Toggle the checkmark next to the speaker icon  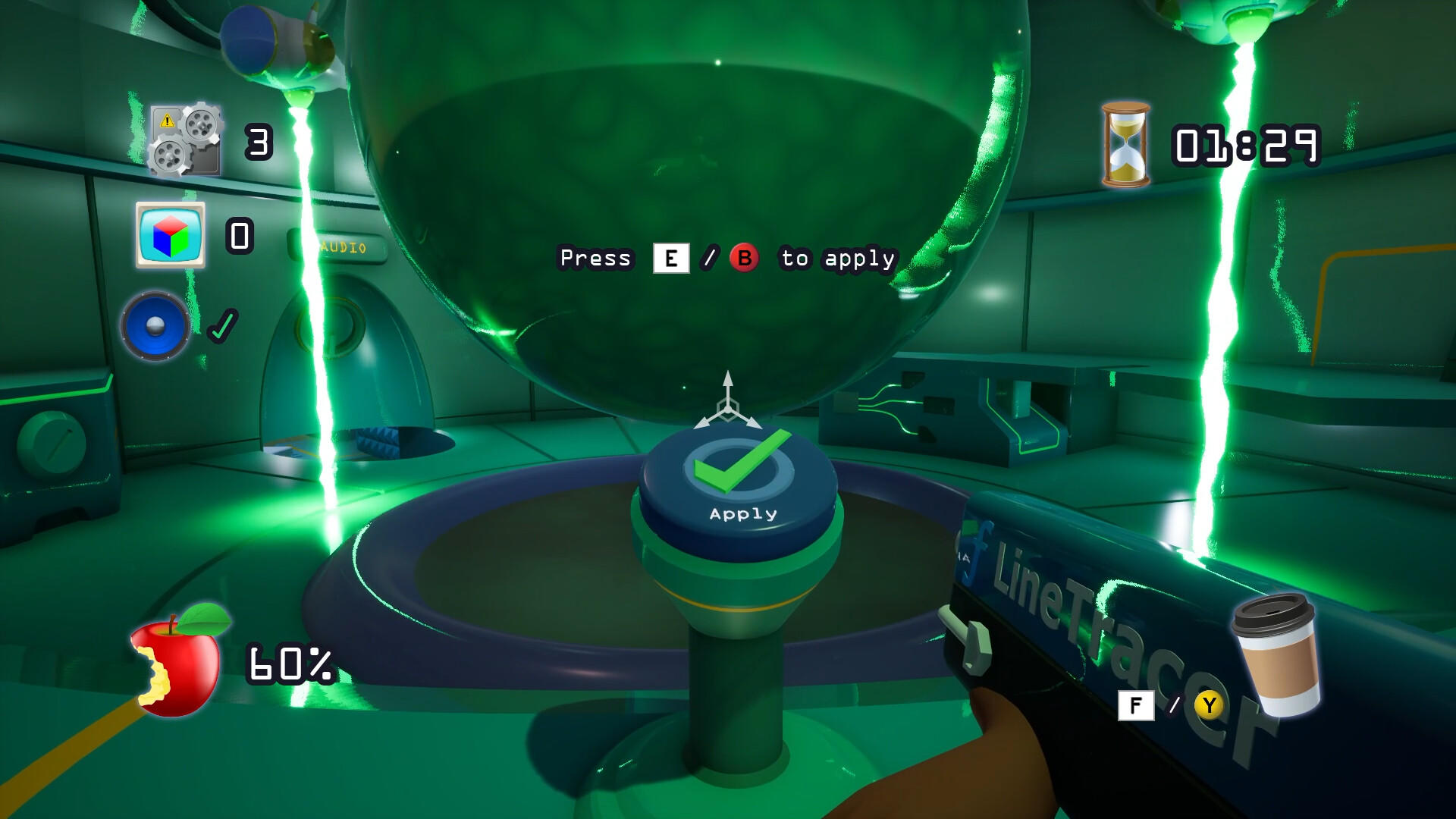tap(222, 327)
